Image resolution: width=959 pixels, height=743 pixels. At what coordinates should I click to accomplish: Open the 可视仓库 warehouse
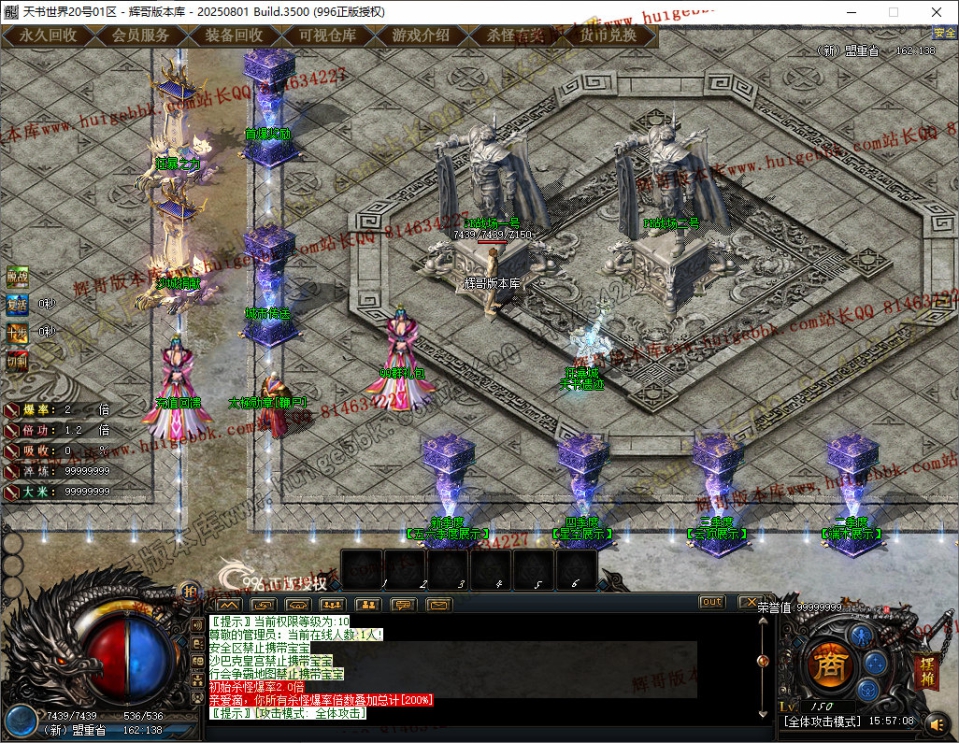click(327, 35)
